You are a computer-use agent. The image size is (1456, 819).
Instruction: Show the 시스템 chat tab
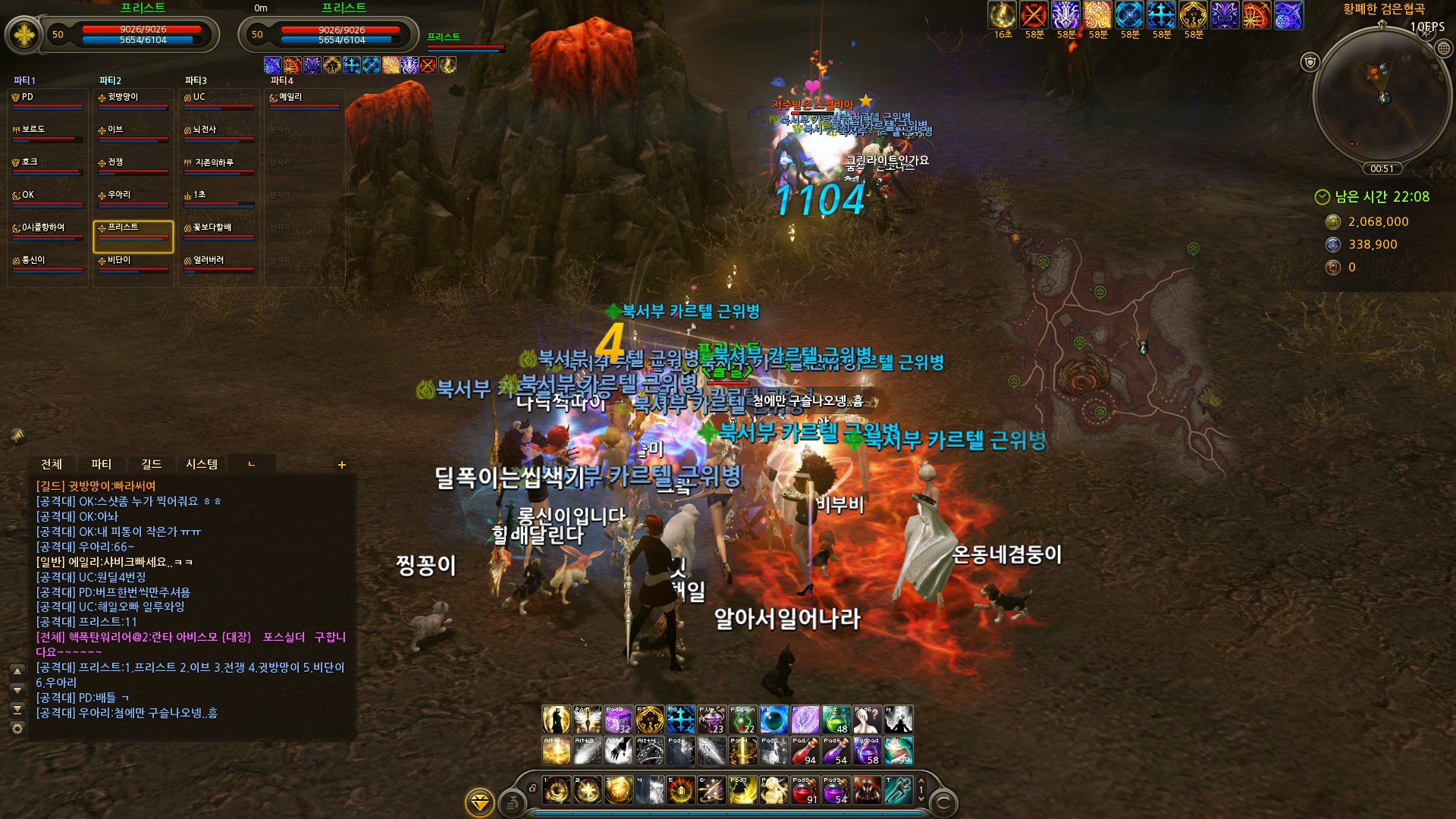(202, 464)
